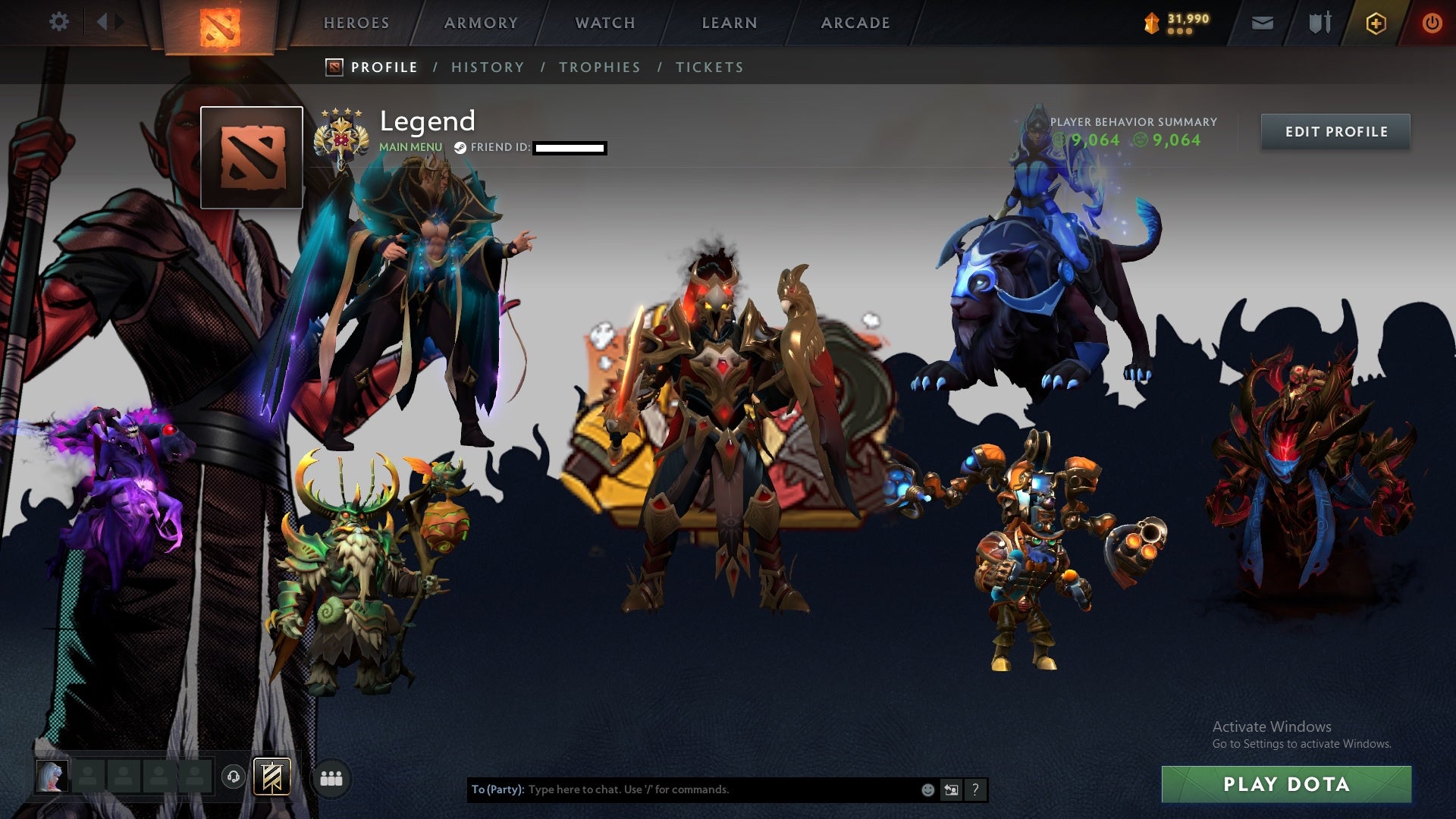Click the red power exit icon
Image resolution: width=1456 pixels, height=819 pixels.
tap(1432, 23)
